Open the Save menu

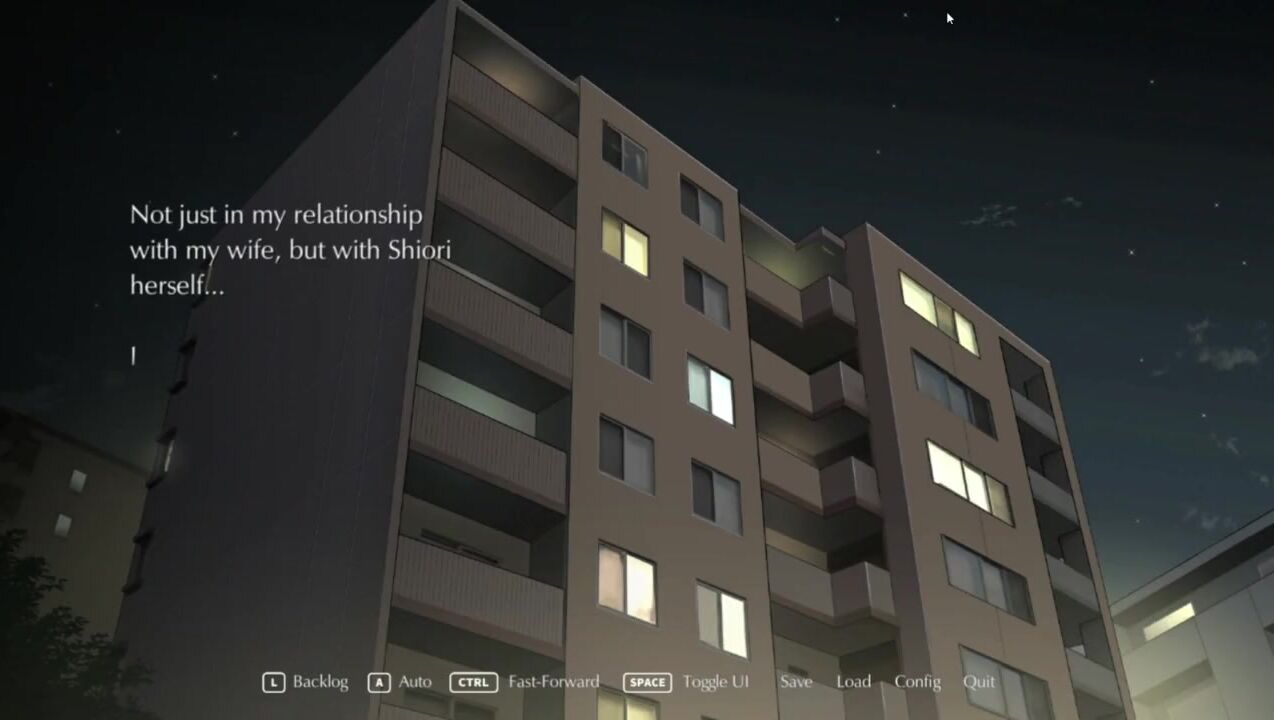point(796,682)
